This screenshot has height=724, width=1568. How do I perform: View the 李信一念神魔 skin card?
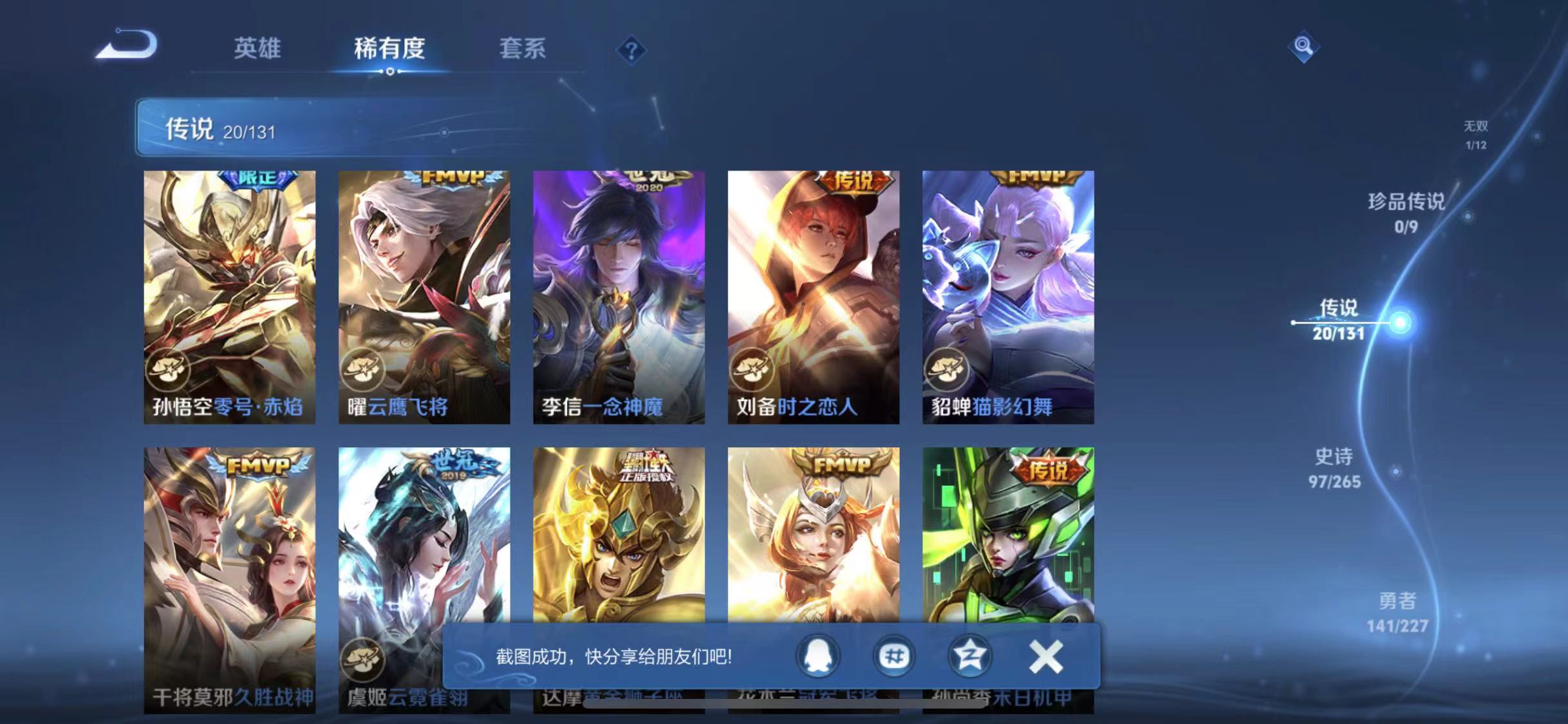tap(618, 296)
